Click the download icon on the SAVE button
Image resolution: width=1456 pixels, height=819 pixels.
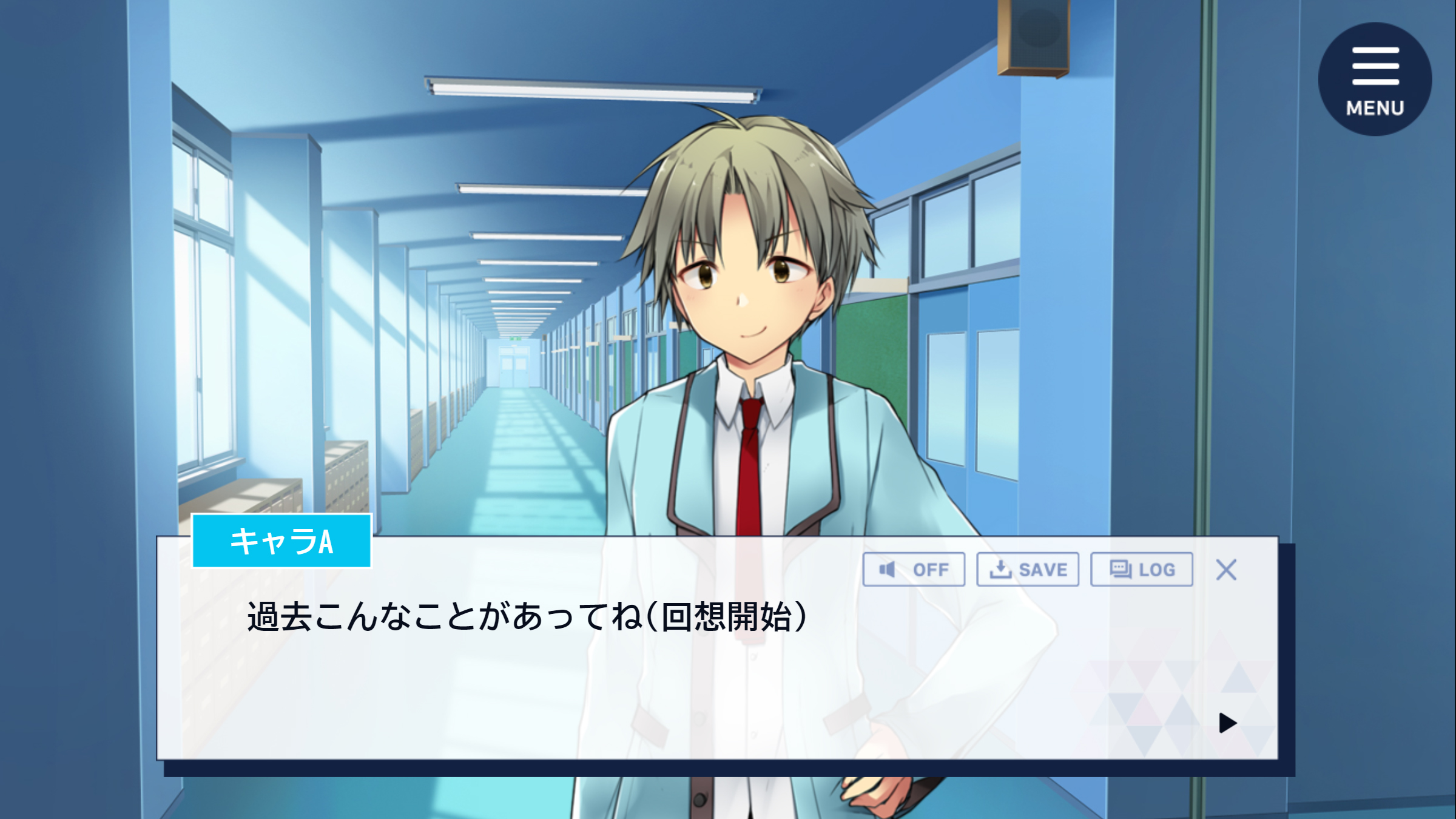pyautogui.click(x=1000, y=569)
